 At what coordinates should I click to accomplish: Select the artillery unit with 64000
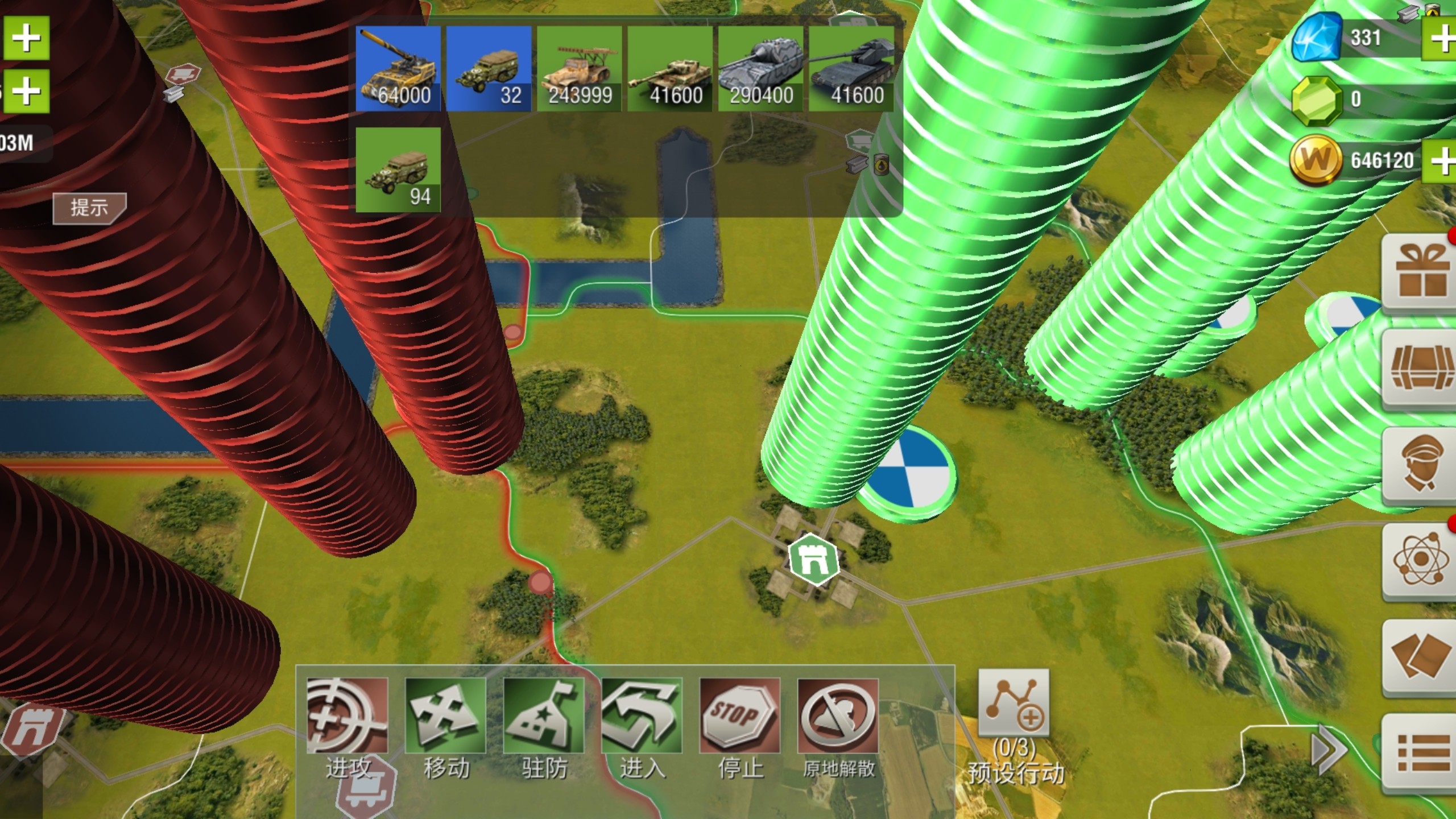click(398, 69)
